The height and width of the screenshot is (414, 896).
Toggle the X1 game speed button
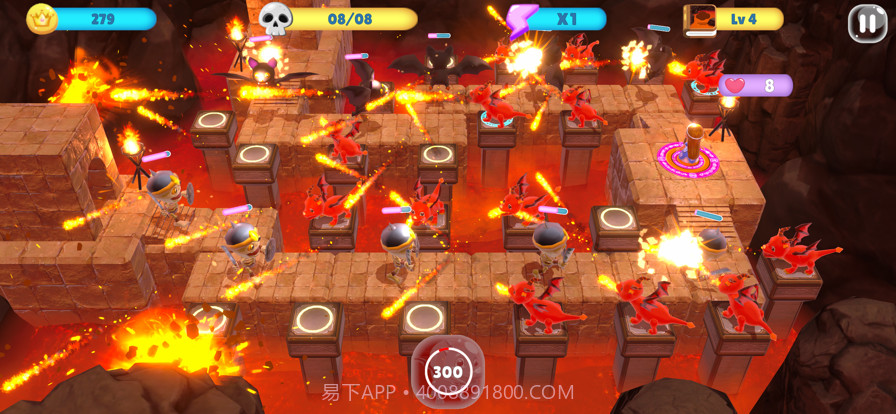point(558,19)
